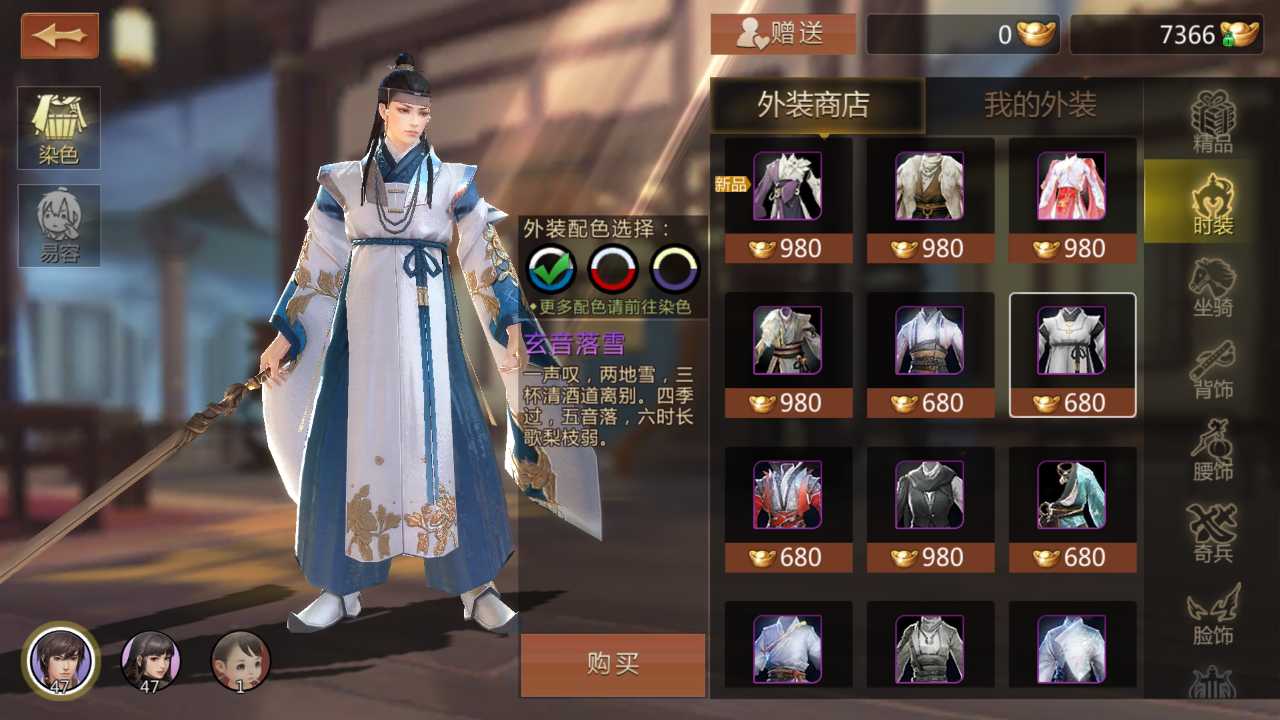Viewport: 1280px width, 720px height.
Task: Buy the outfit with 购买 button
Action: tap(613, 664)
